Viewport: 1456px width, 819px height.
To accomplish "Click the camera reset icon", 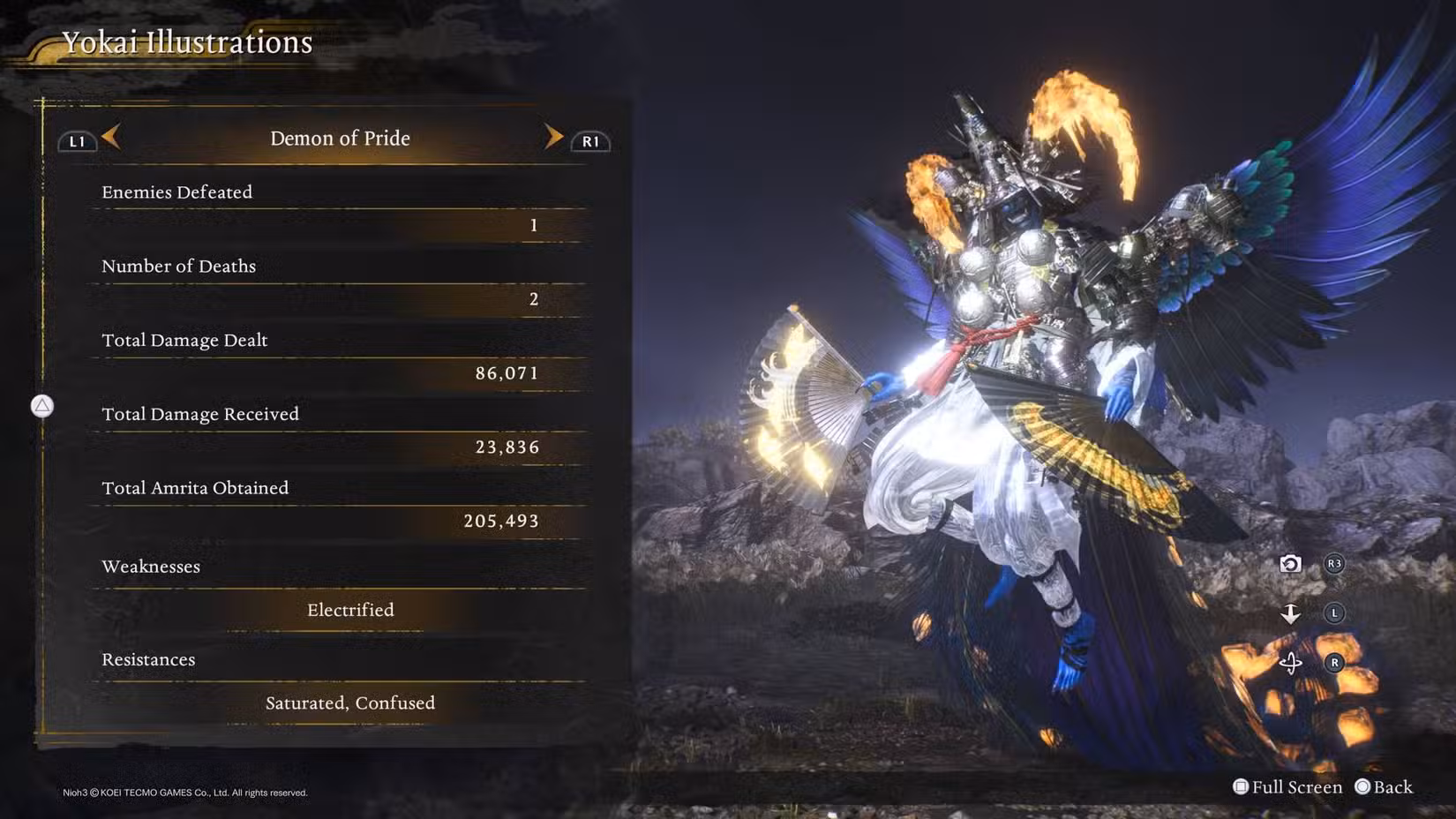I will click(1290, 564).
